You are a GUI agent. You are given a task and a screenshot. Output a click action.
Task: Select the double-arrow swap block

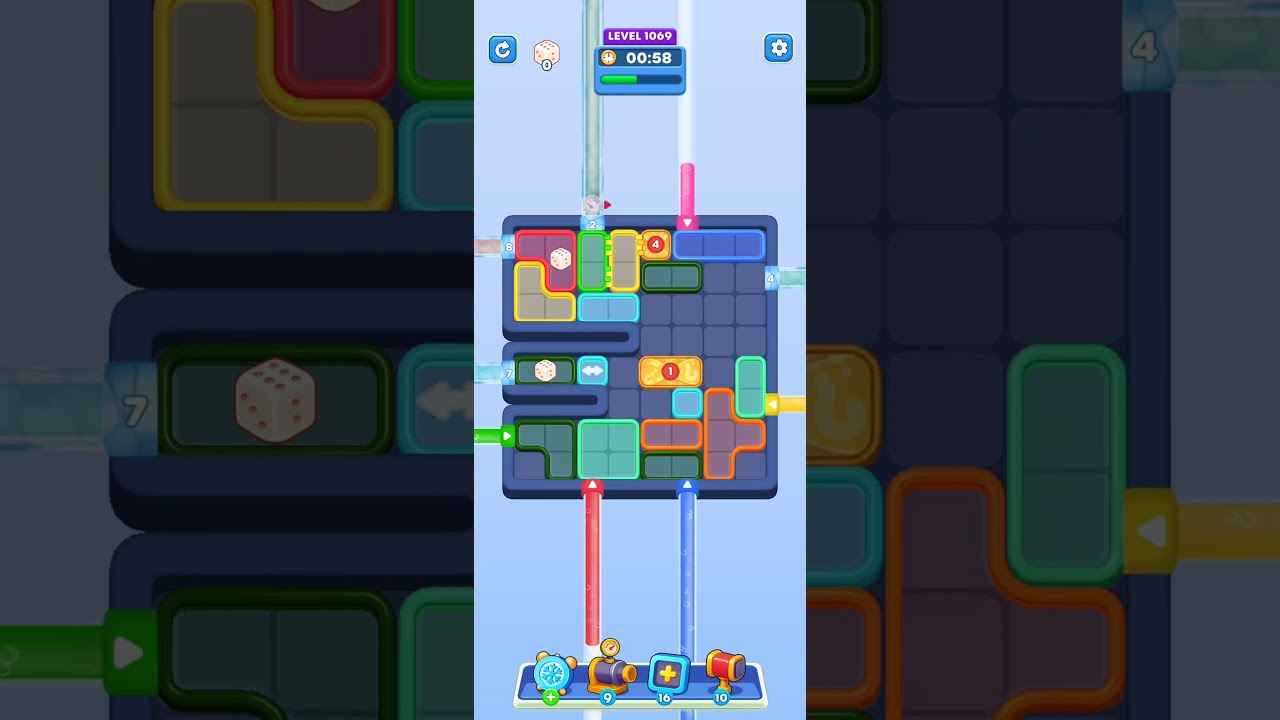pos(591,371)
